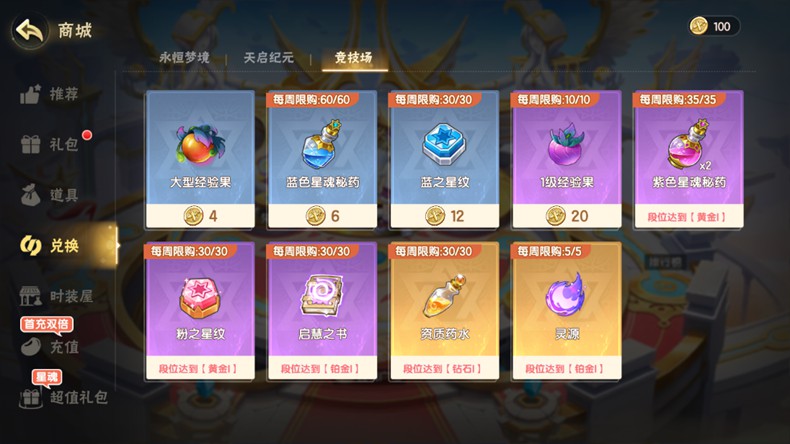Choose the 蓝之星纹 item card

tap(444, 160)
